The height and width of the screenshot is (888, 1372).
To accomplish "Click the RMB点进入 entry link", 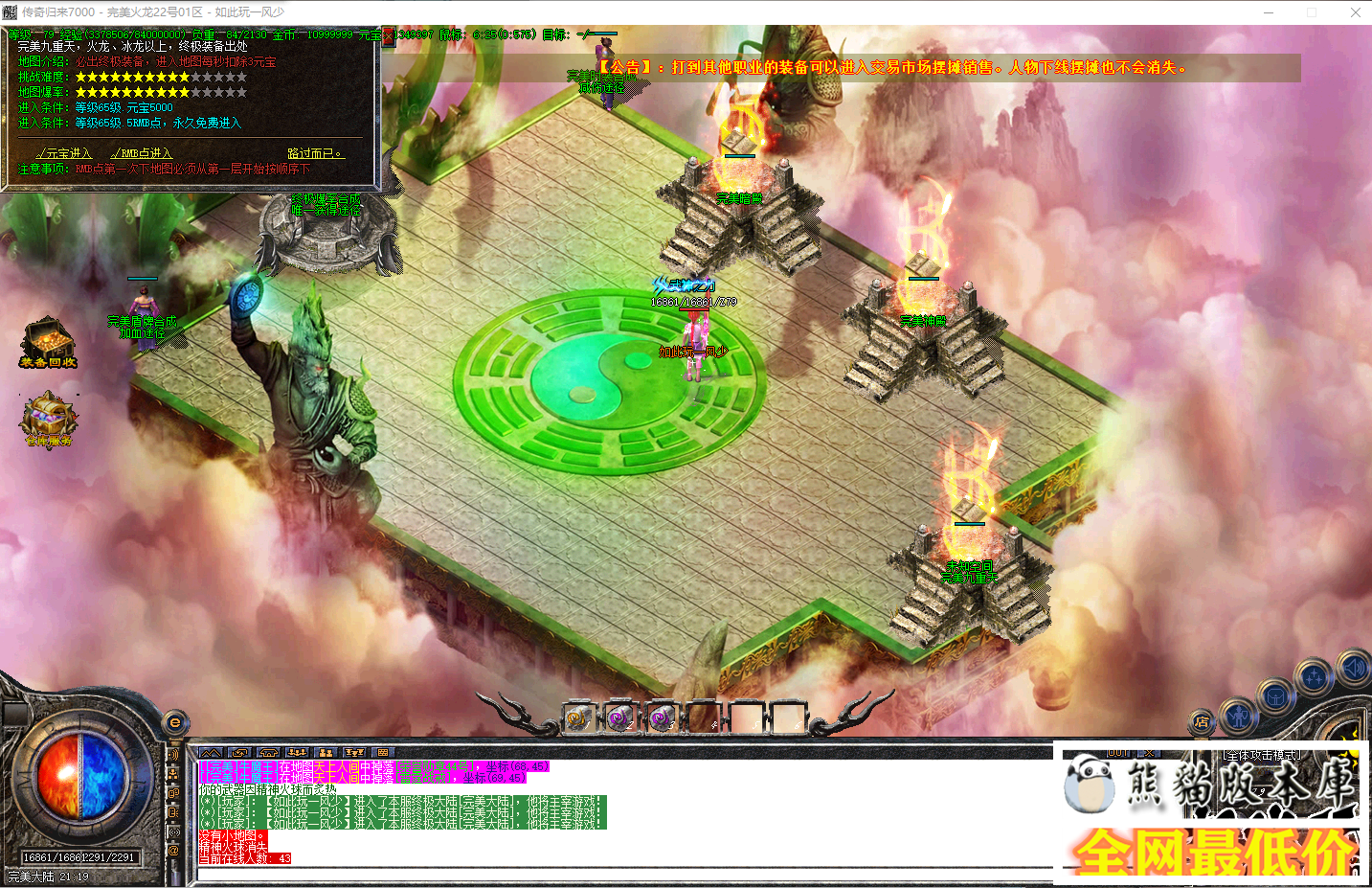I will [144, 152].
